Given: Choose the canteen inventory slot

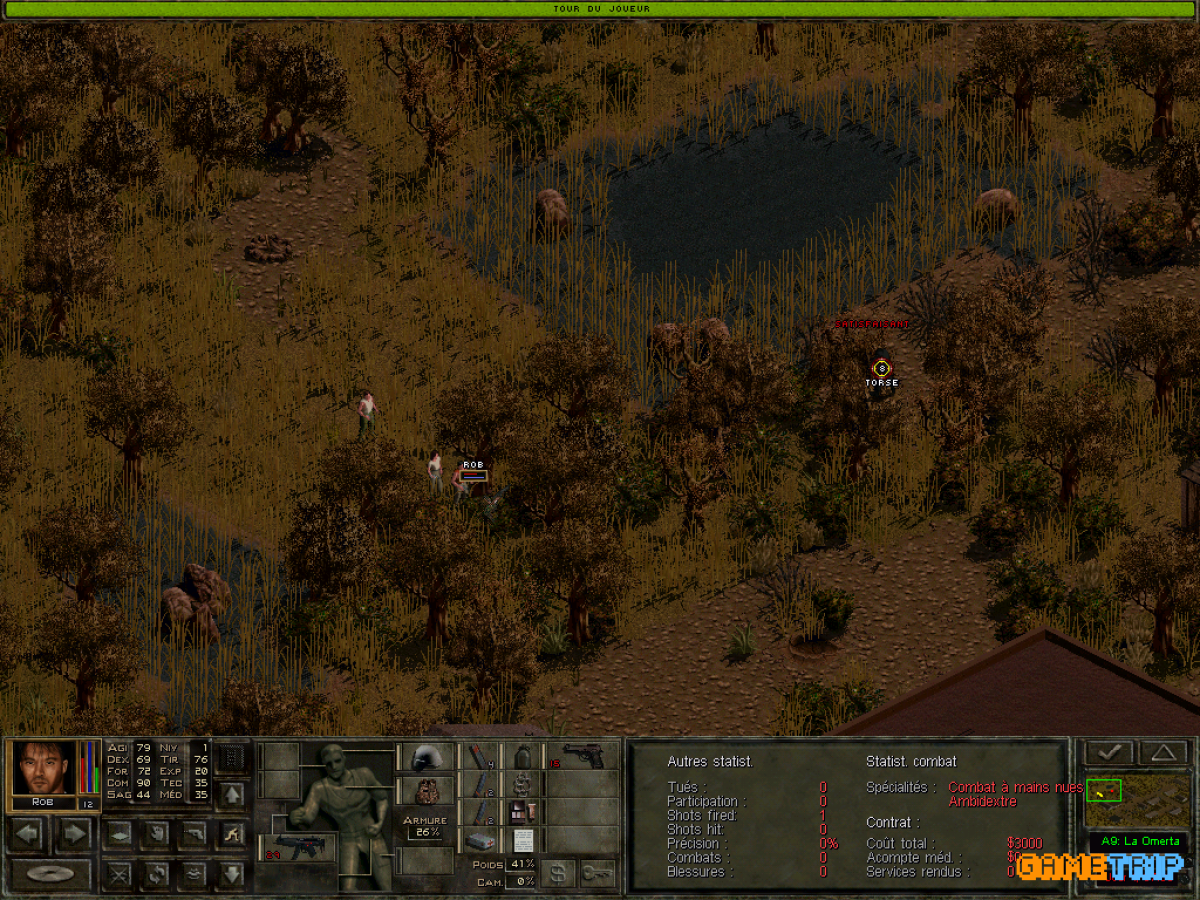Looking at the screenshot, I should (520, 757).
